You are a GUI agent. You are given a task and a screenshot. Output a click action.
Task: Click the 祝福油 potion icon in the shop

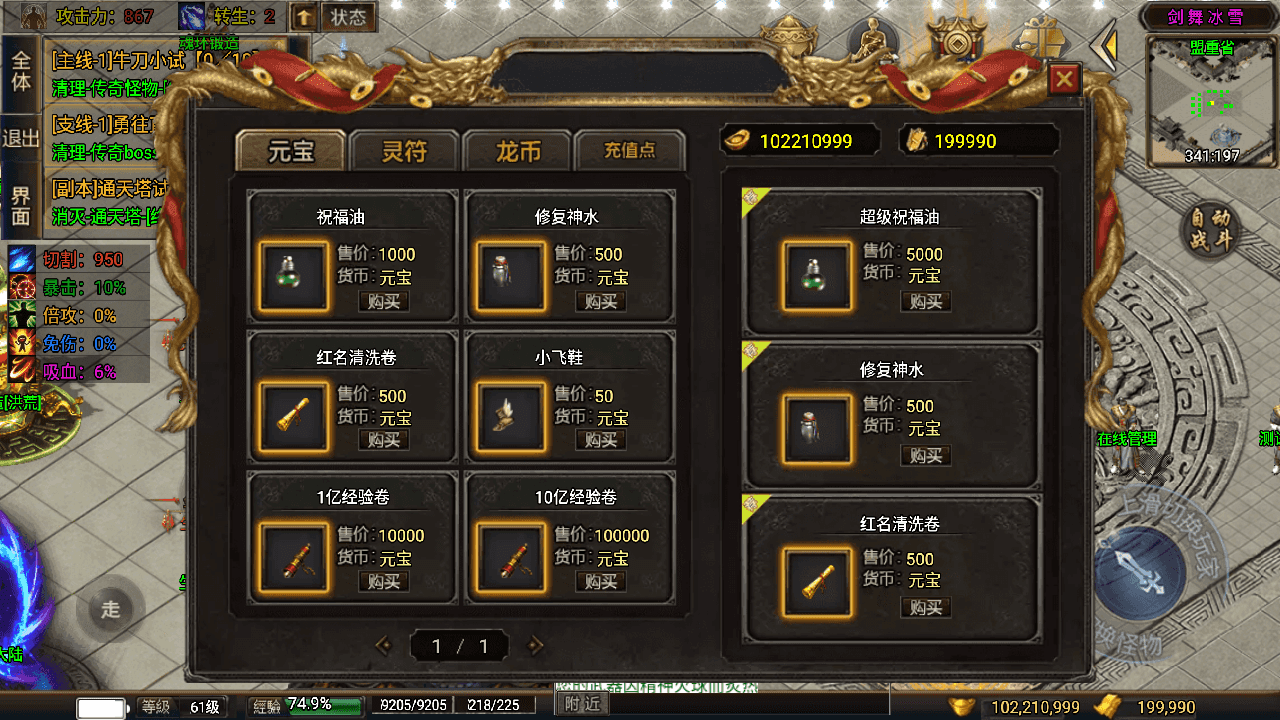point(292,275)
